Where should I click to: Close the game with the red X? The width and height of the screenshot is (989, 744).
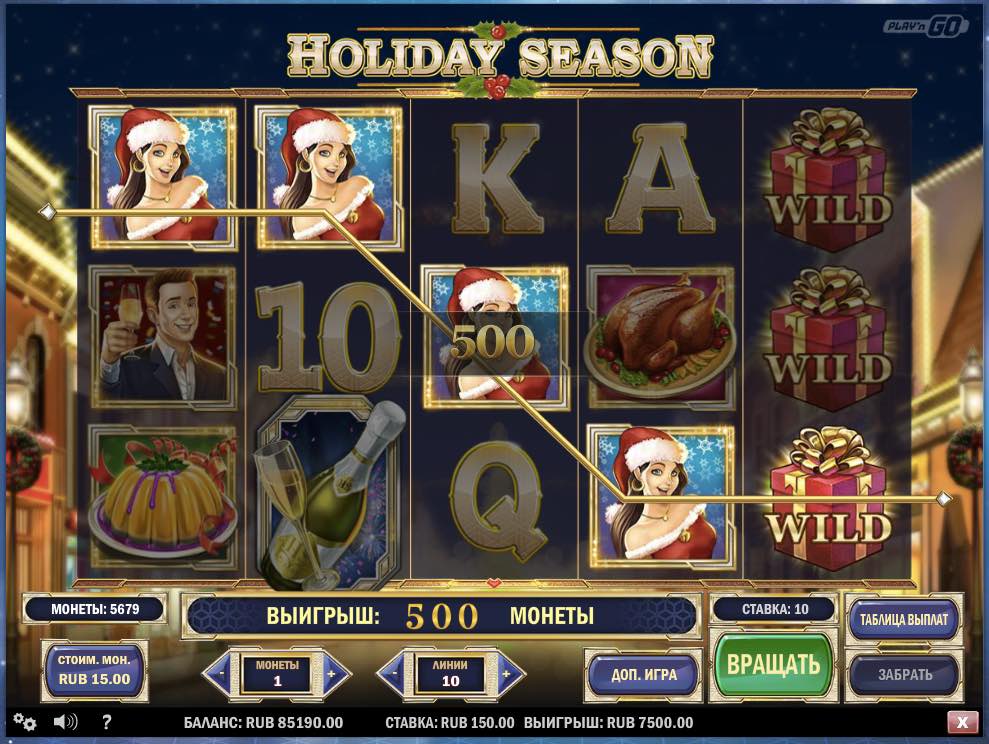click(962, 722)
